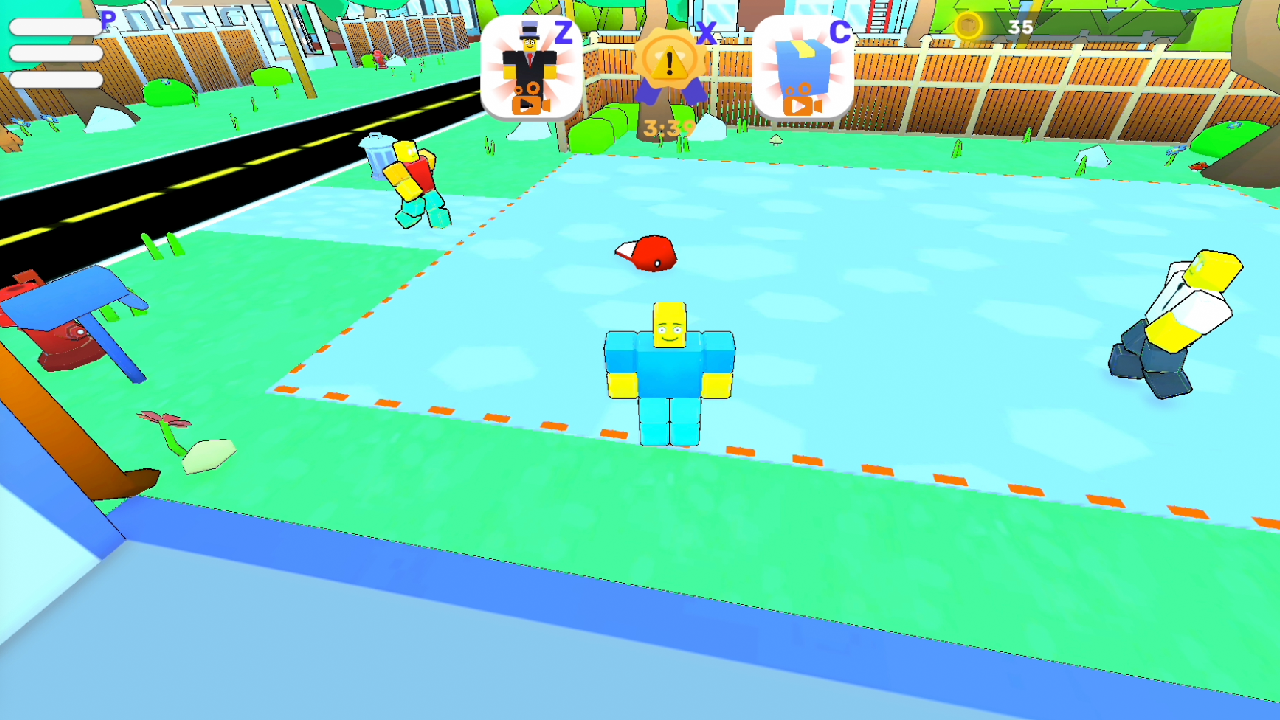Screen dimensions: 1280x720
Task: Click the coin count showing 35
Action: [x=1019, y=28]
